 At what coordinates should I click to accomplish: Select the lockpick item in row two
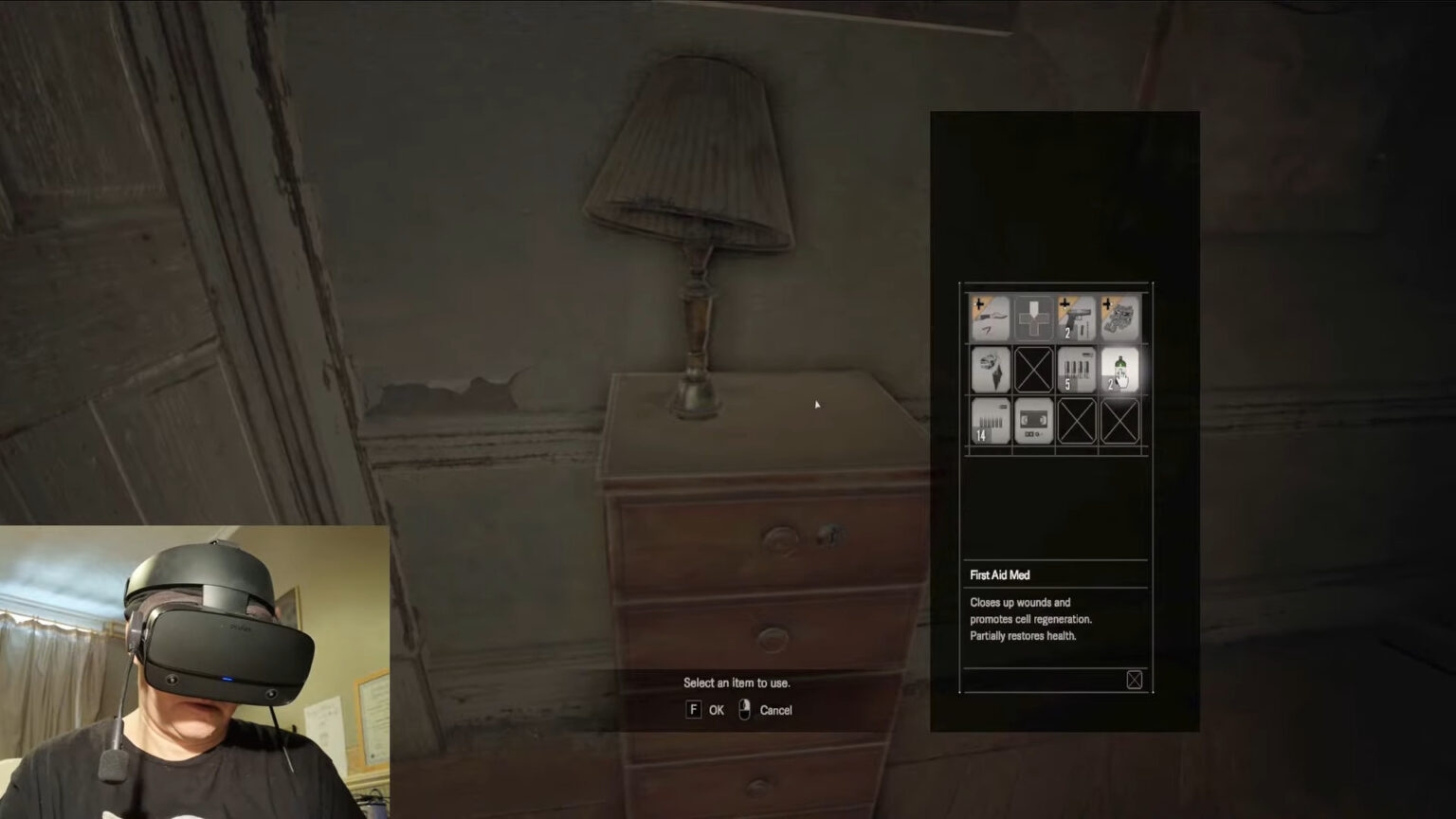point(990,370)
